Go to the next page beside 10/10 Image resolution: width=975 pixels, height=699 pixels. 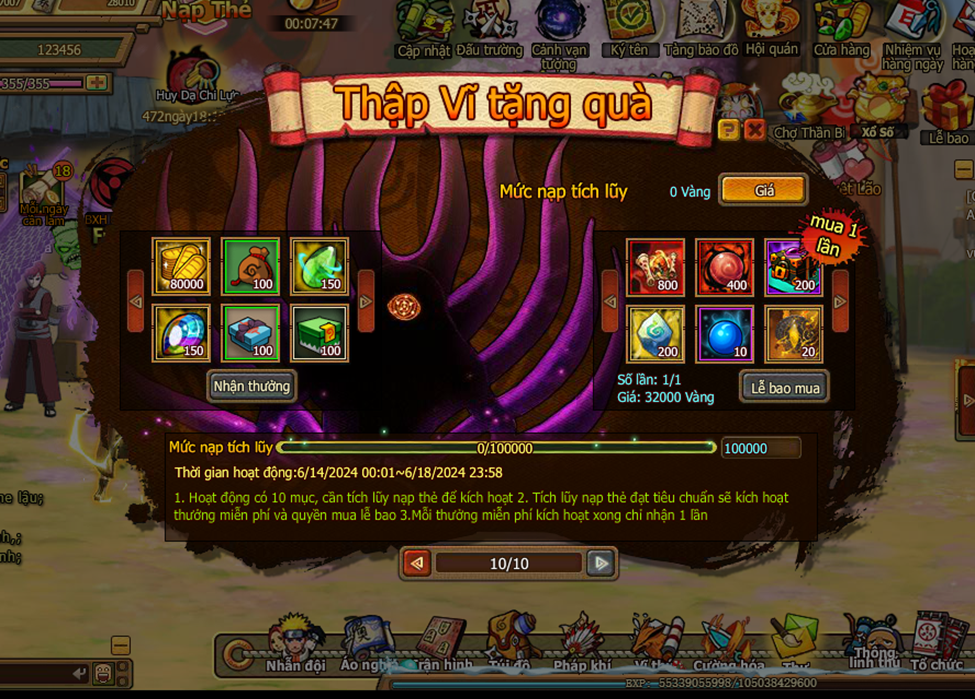coord(600,563)
